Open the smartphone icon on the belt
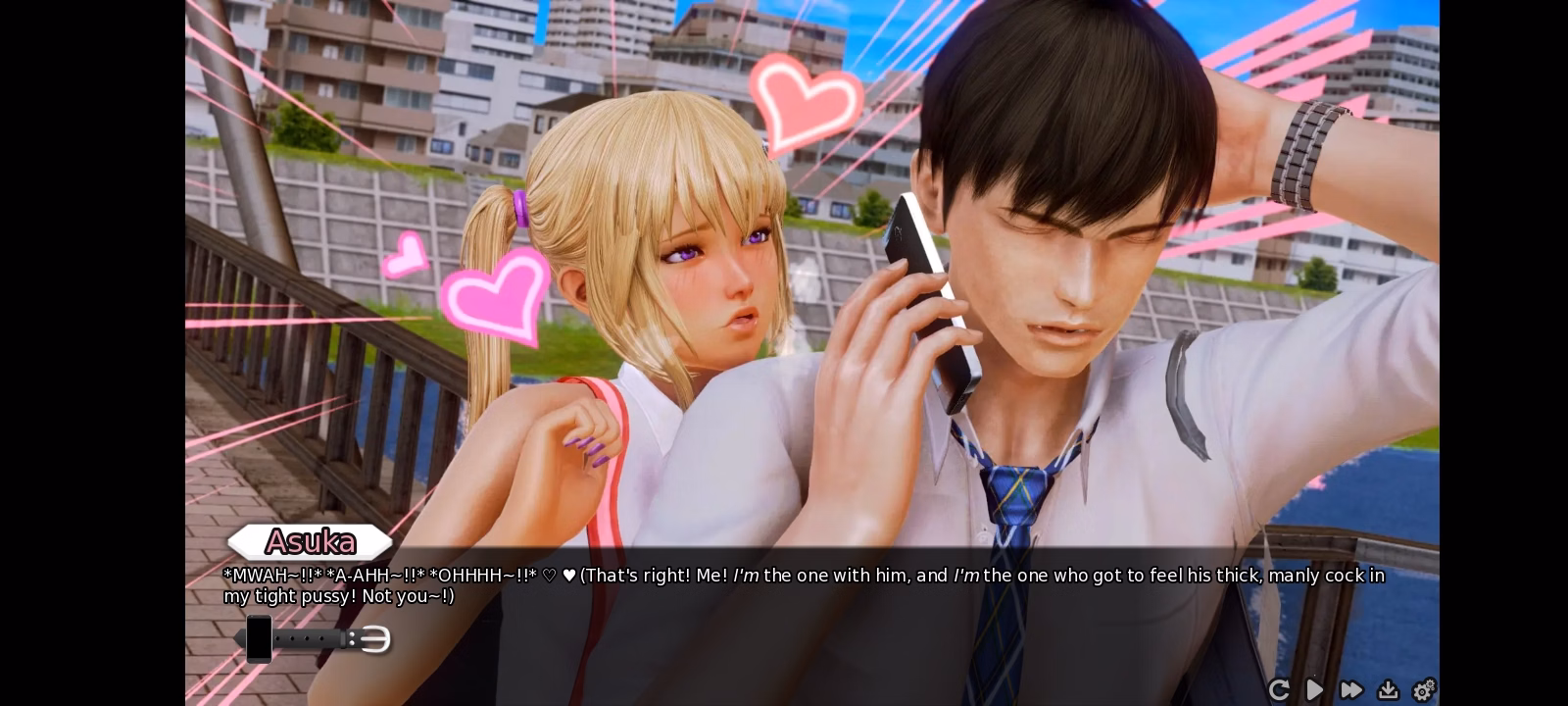Image resolution: width=1568 pixels, height=706 pixels. 259,638
